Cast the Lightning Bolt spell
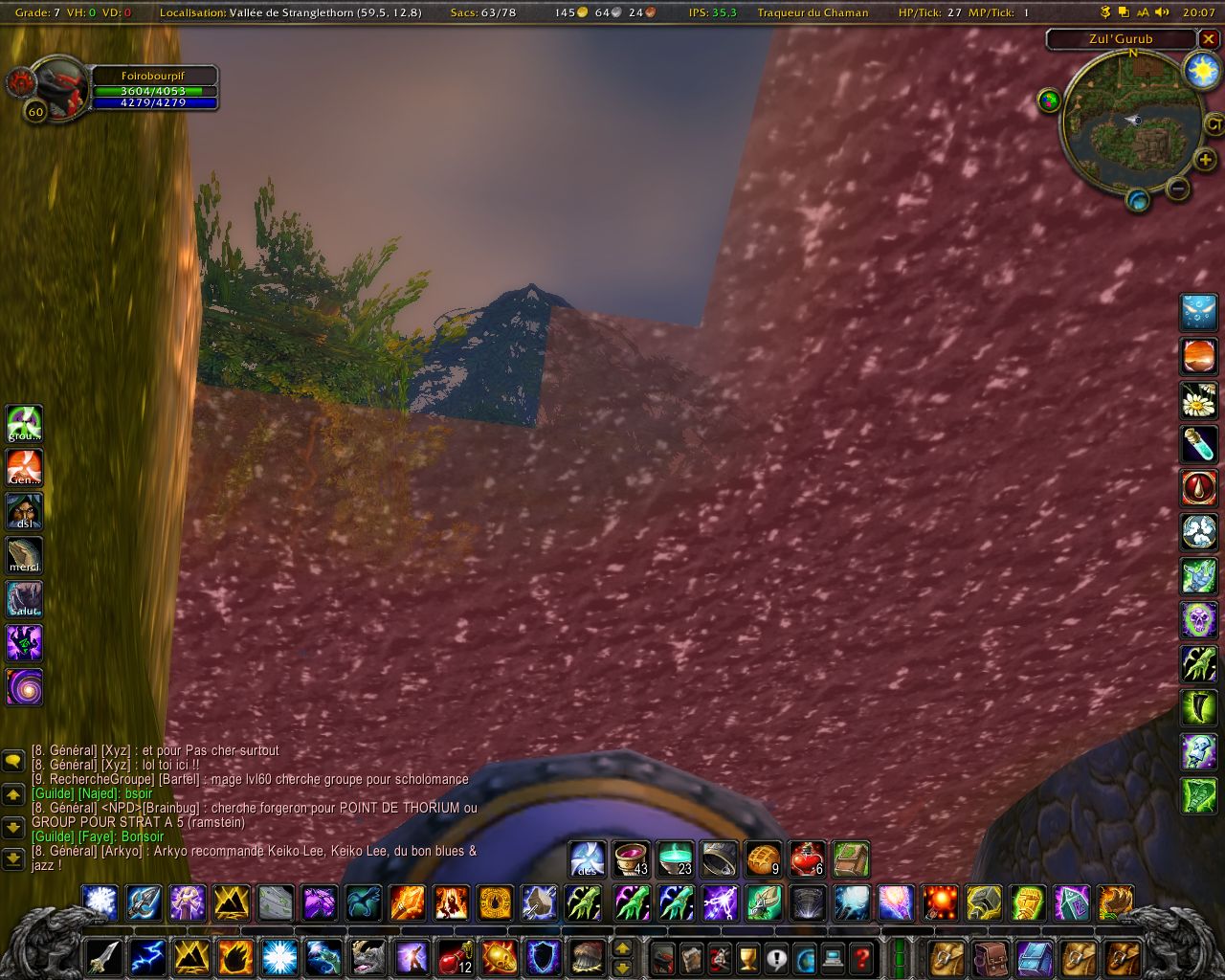The image size is (1225, 980). point(146,956)
